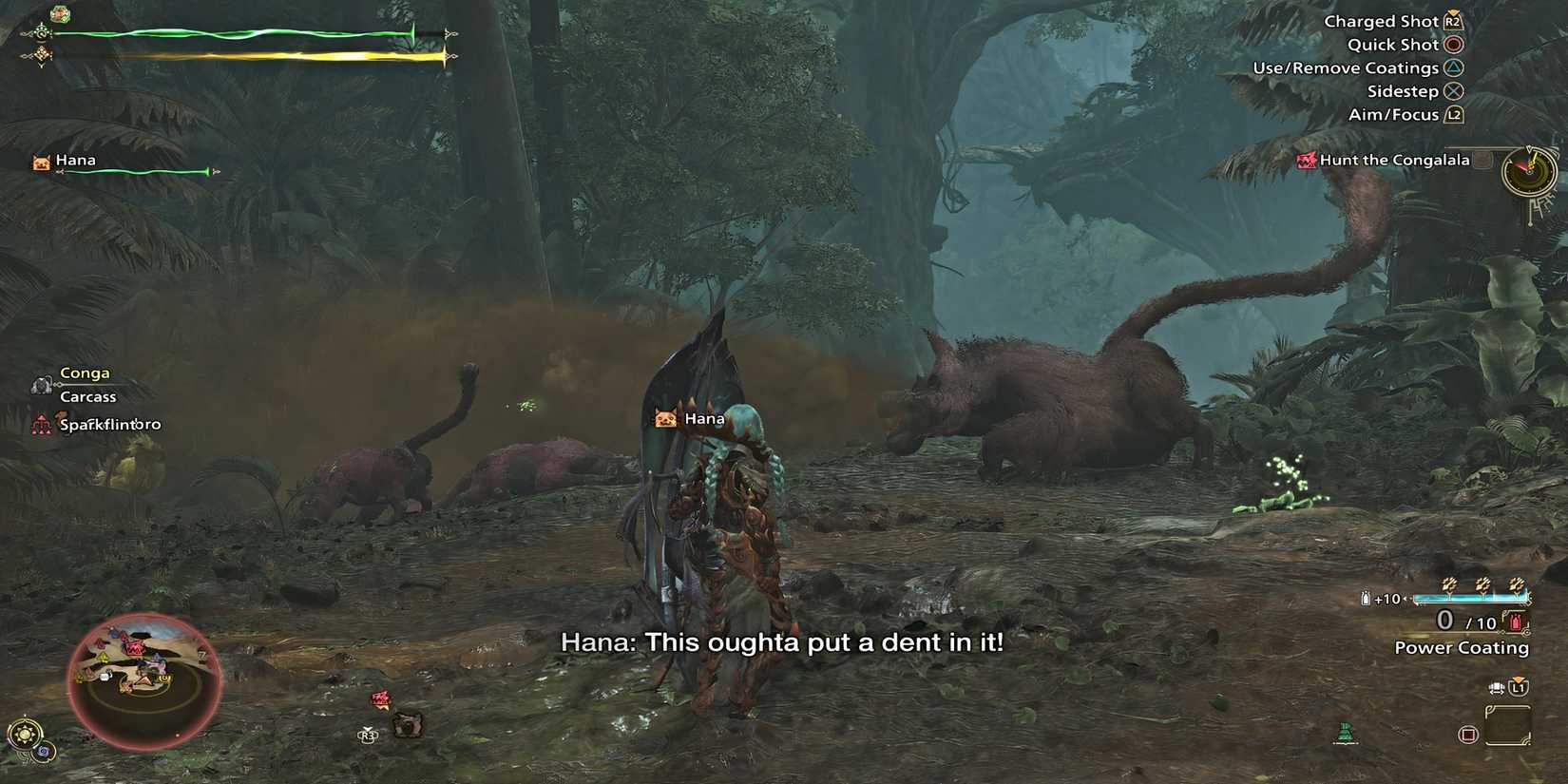The image size is (1568, 784).
Task: Click the Congalala icon next to R3 prompt
Action: (x=409, y=724)
